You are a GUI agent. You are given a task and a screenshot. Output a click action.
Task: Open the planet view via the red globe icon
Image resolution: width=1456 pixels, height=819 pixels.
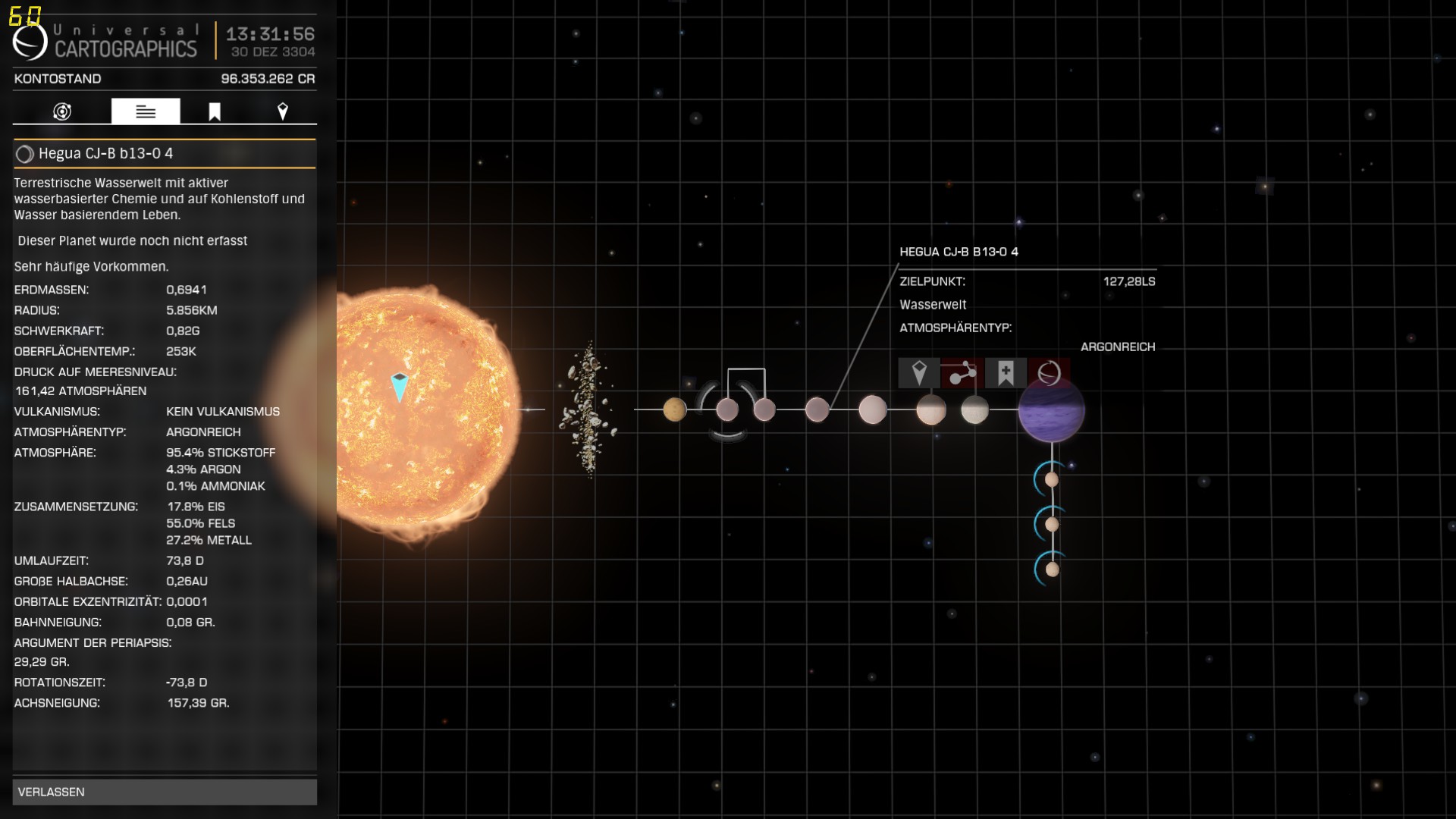click(x=1049, y=373)
